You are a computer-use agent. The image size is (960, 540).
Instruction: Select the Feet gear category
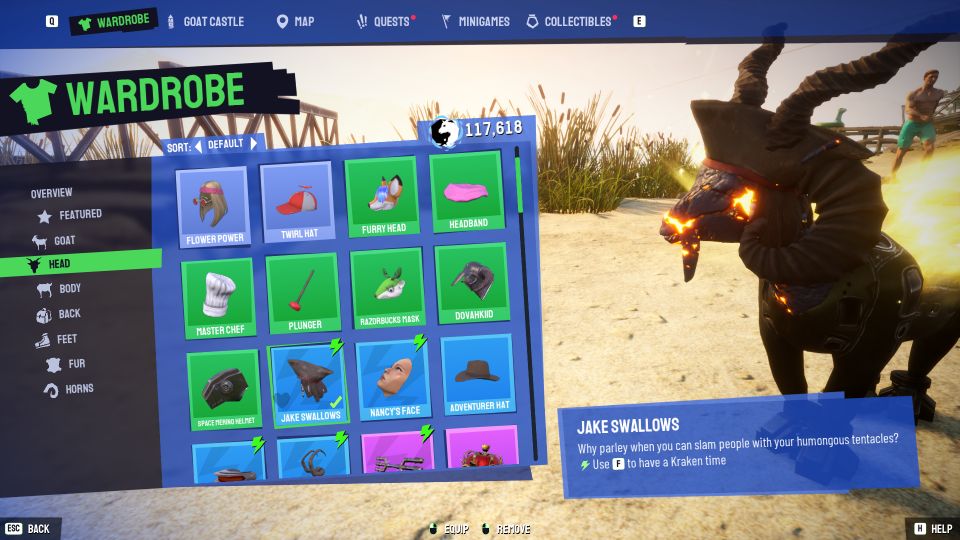67,339
